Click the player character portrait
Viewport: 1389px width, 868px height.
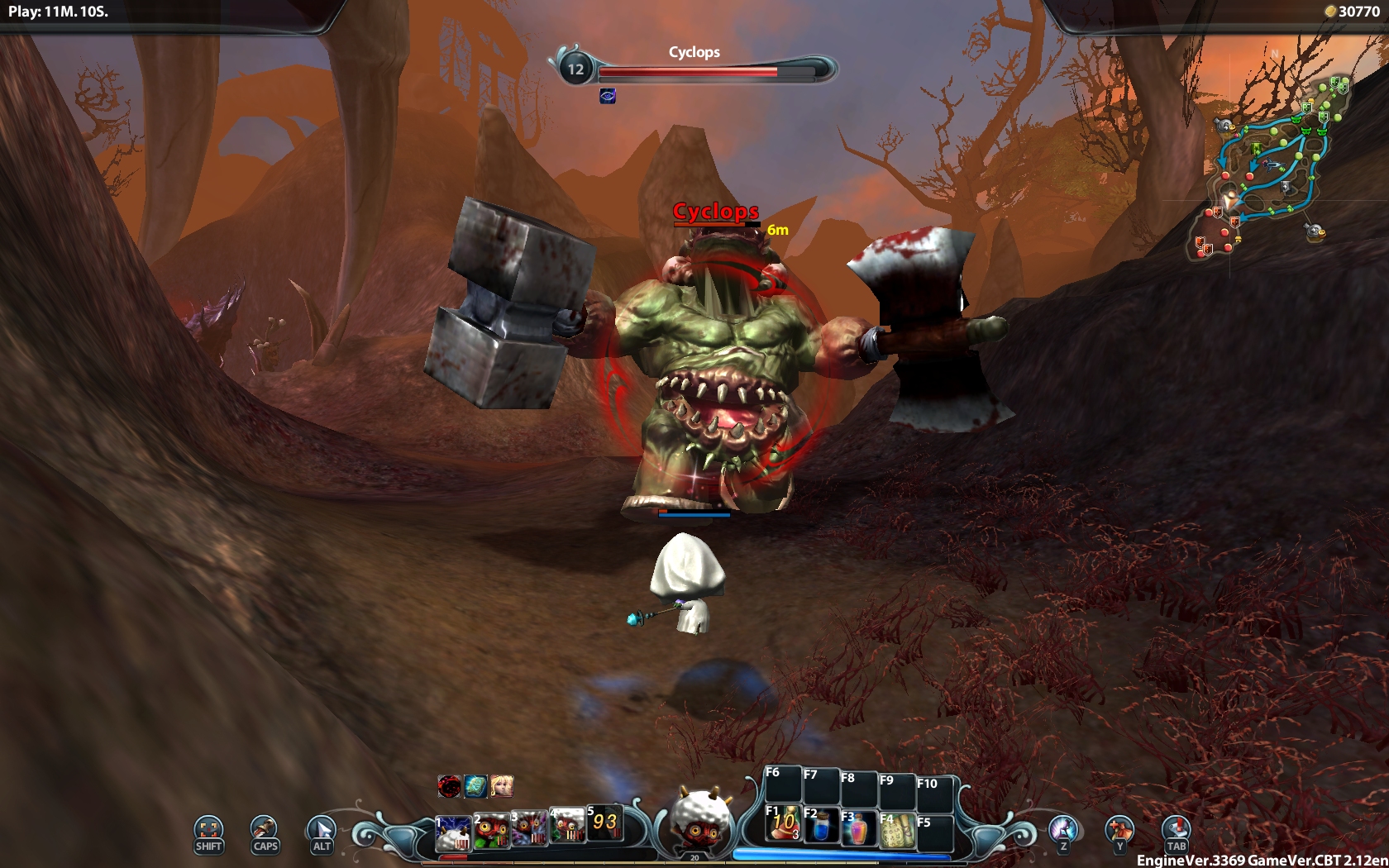point(699,820)
